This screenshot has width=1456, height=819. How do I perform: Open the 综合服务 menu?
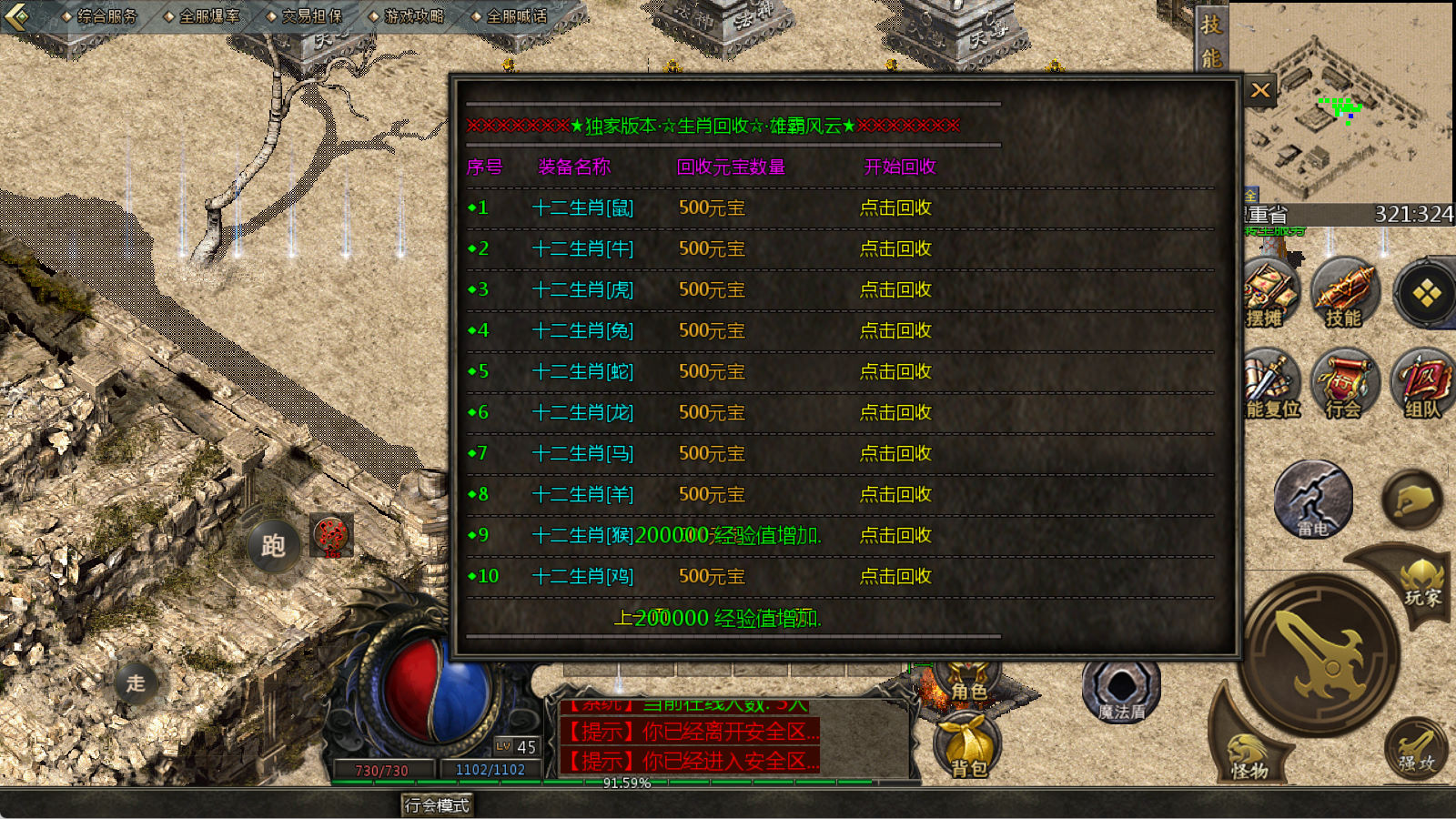(x=99, y=15)
